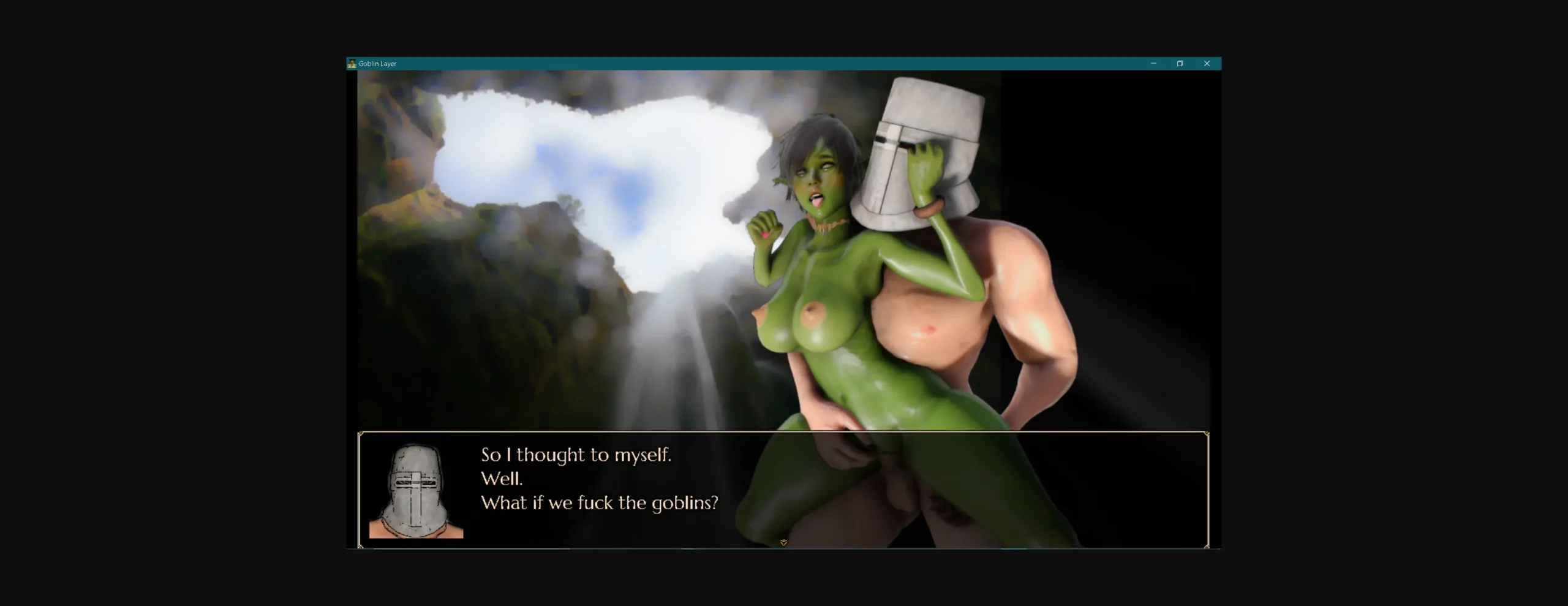
Task: Click the Goblin Layer title bar text
Action: (379, 63)
